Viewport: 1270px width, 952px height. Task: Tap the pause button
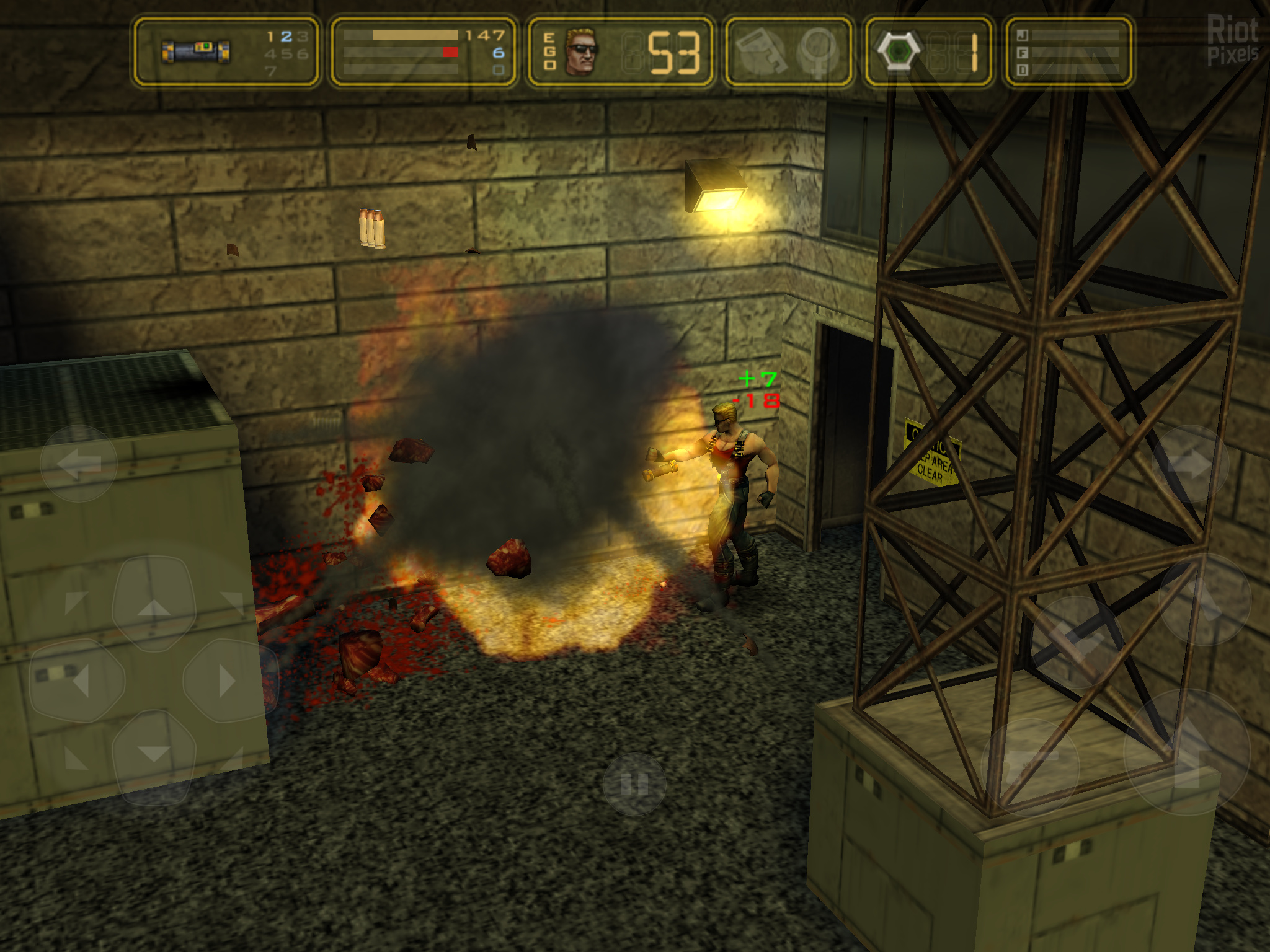click(x=634, y=783)
